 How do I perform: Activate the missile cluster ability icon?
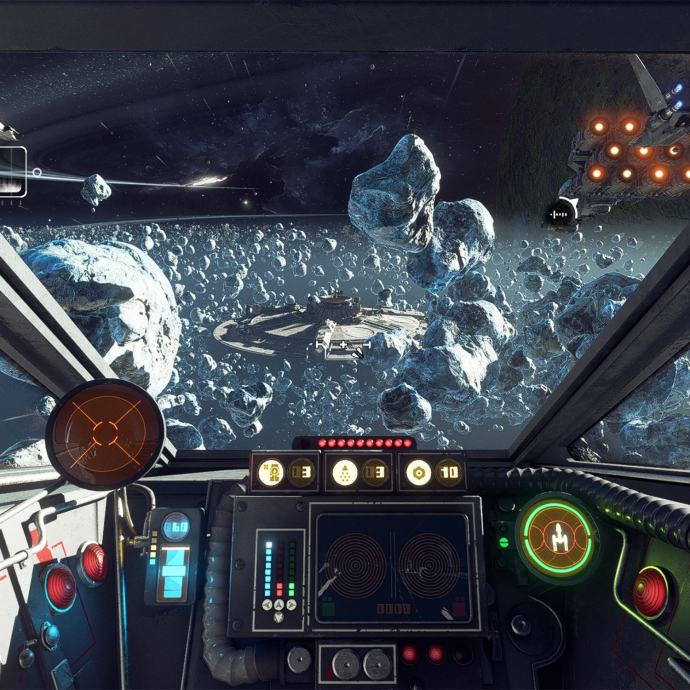(345, 472)
